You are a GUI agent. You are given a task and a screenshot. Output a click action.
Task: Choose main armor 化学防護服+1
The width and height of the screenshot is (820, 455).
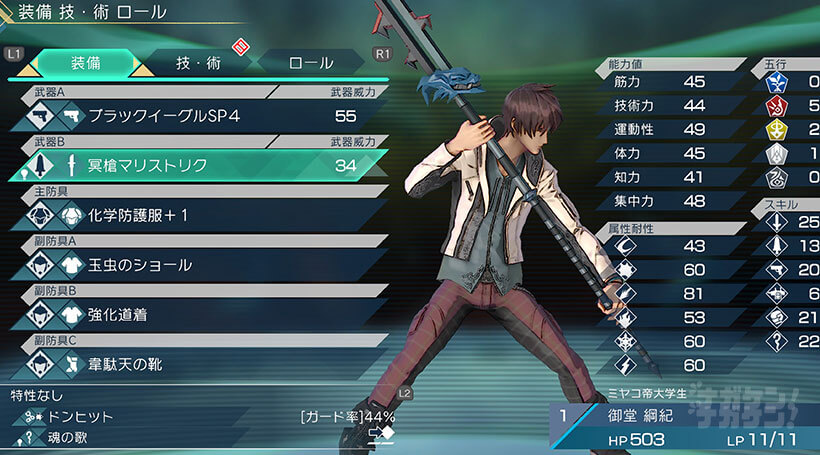pyautogui.click(x=200, y=215)
